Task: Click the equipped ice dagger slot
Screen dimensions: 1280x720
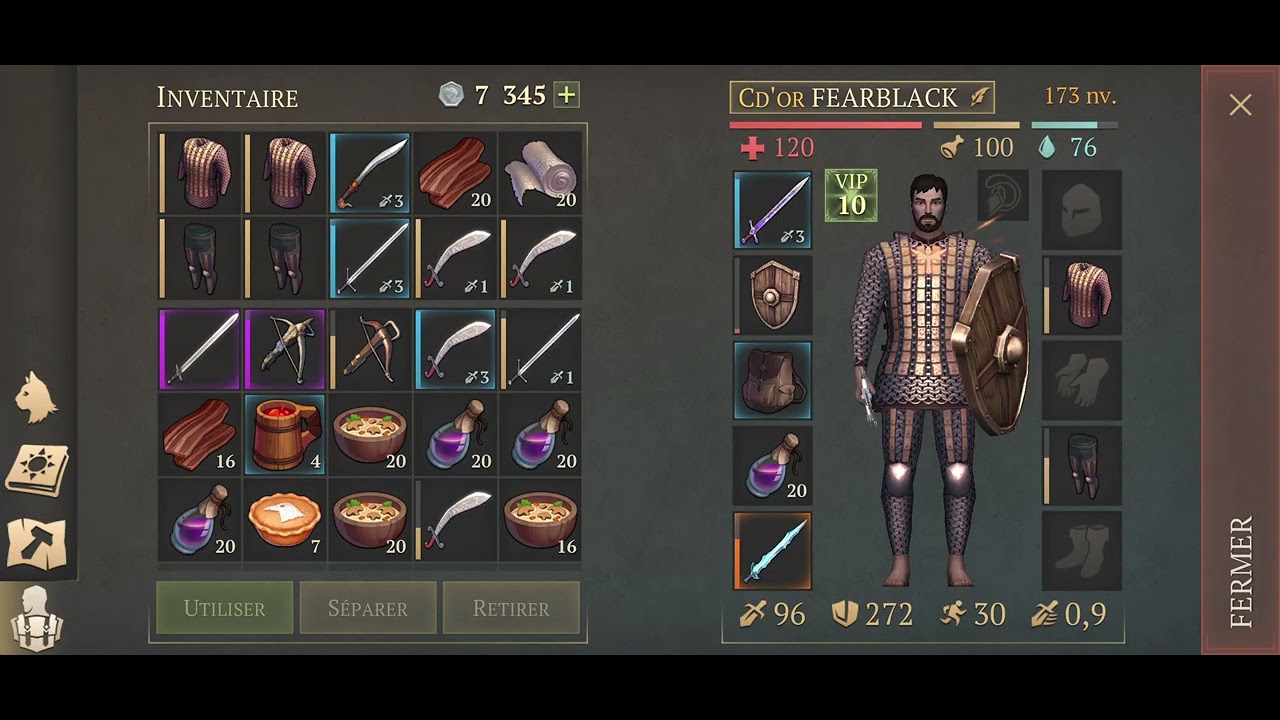Action: coord(773,551)
